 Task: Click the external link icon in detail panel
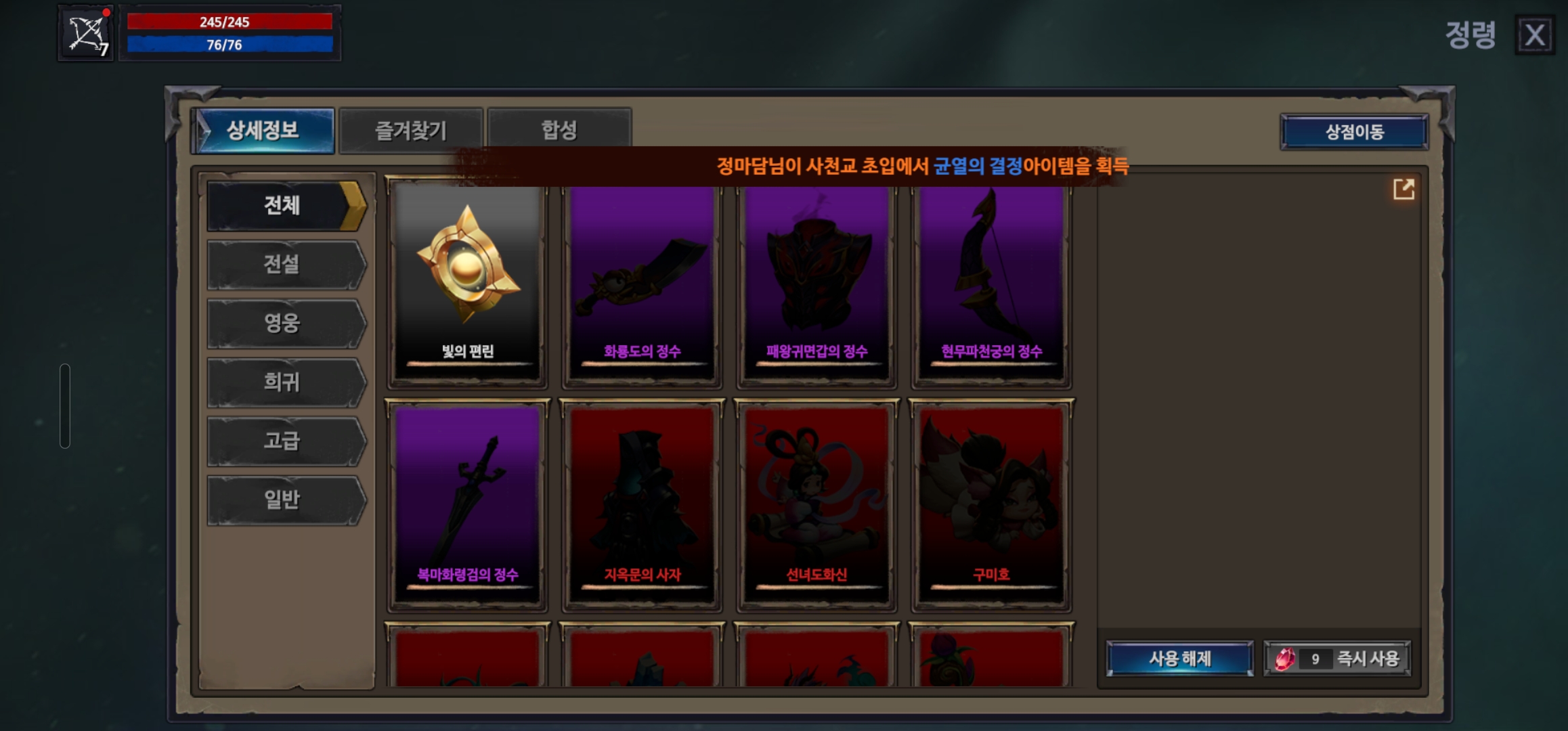[1404, 191]
